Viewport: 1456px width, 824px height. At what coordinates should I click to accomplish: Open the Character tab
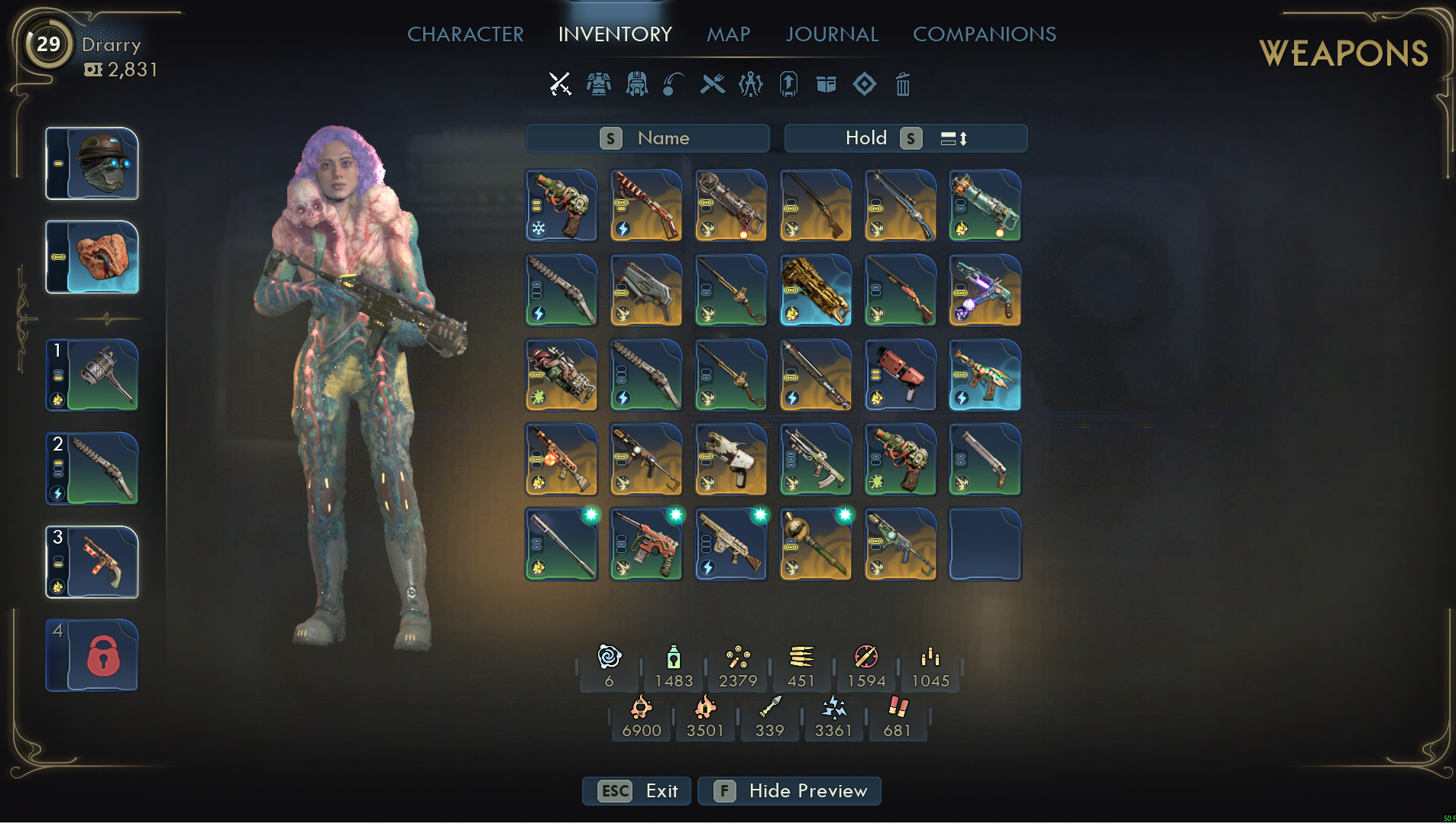point(465,34)
